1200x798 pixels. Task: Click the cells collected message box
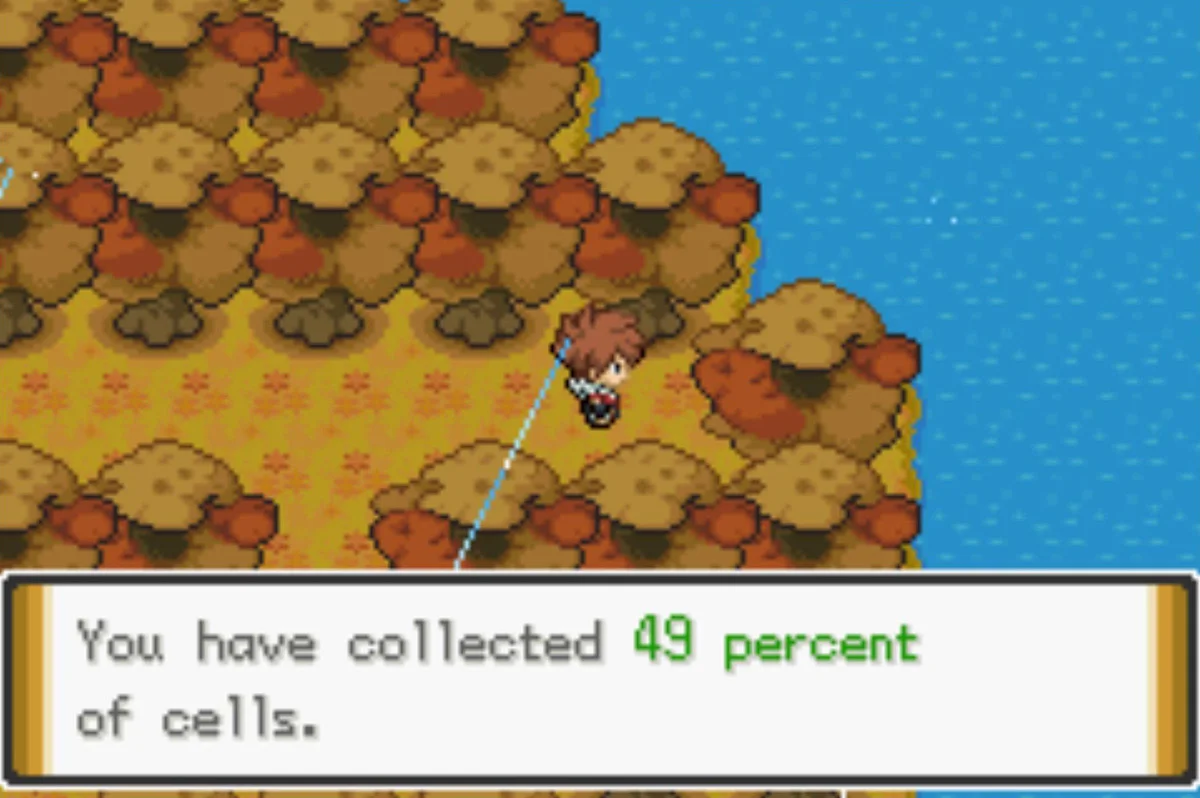point(598,678)
